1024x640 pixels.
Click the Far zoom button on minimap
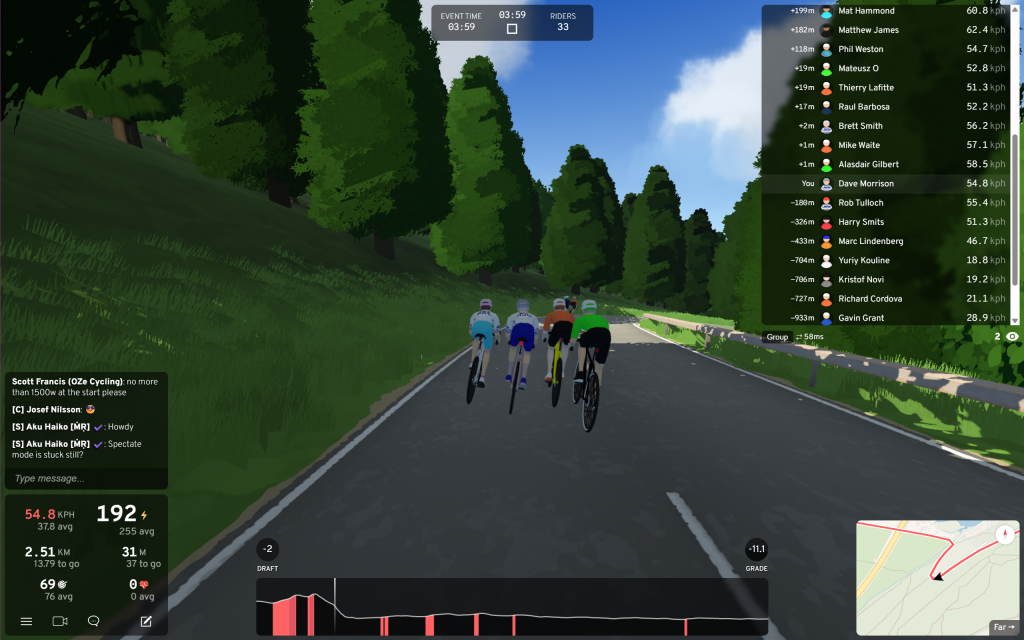pos(1003,627)
